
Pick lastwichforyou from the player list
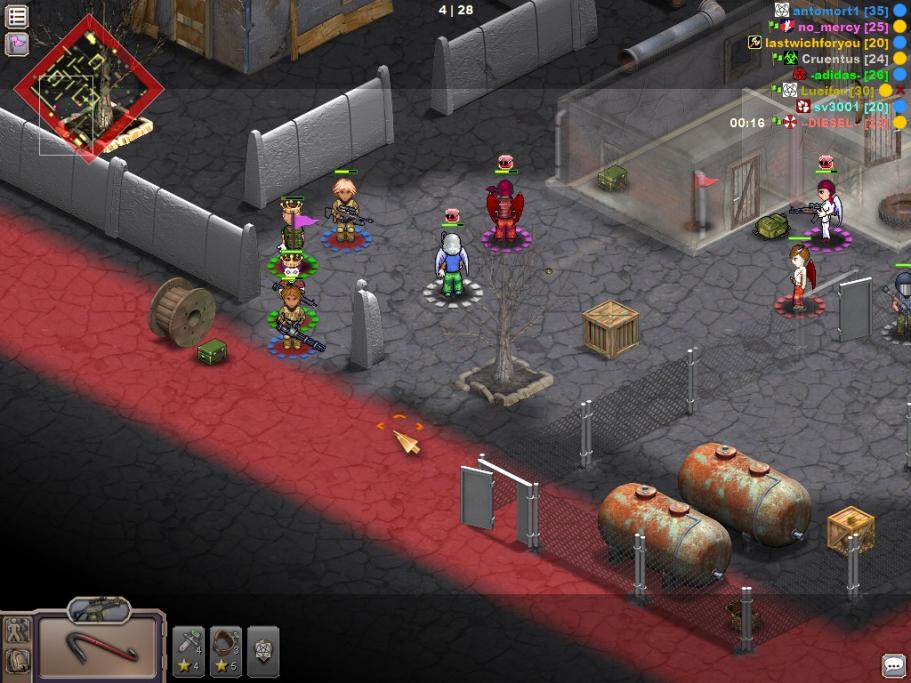pyautogui.click(x=812, y=43)
